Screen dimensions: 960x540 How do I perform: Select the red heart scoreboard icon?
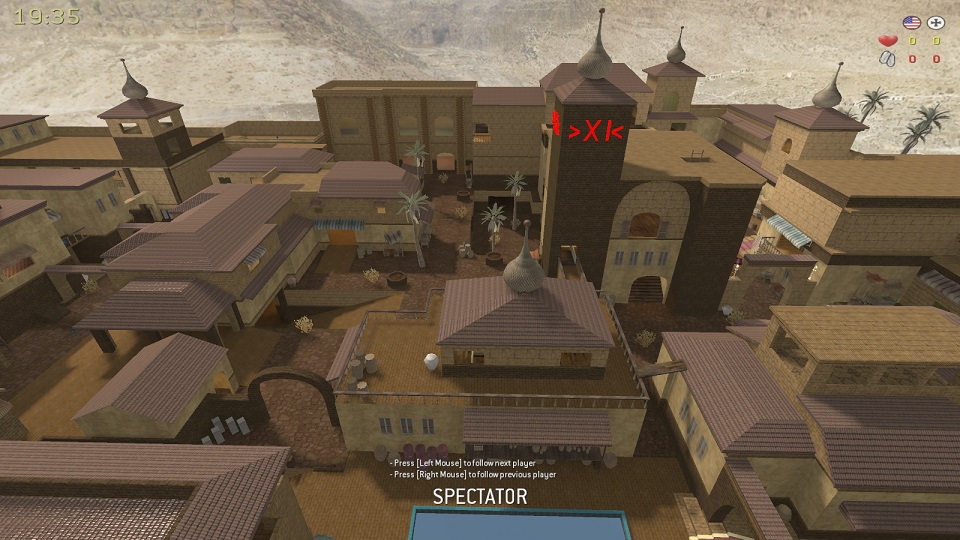(886, 41)
